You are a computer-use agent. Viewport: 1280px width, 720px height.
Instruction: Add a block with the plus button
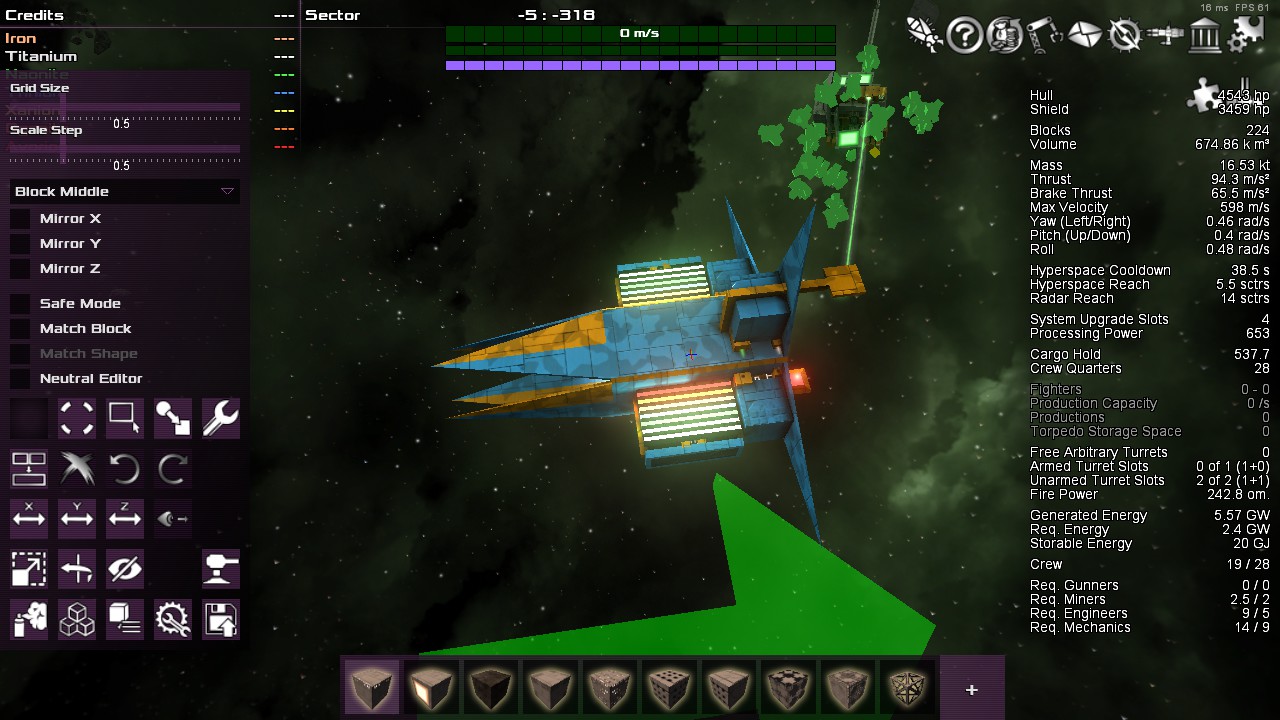[971, 689]
